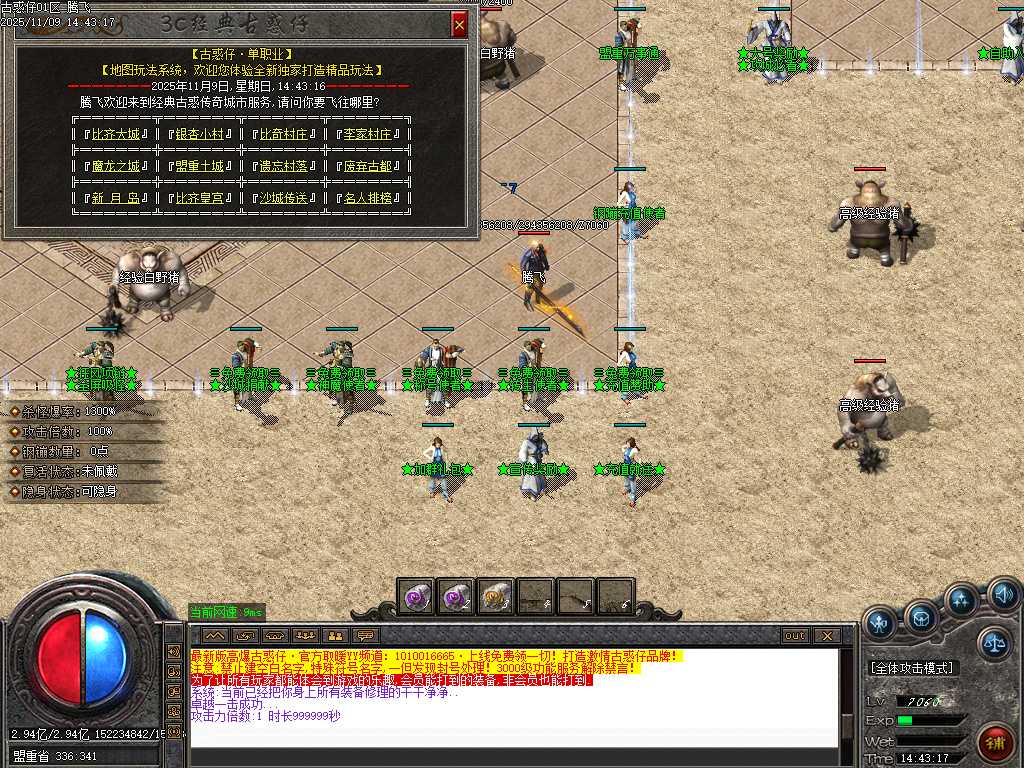This screenshot has height=768, width=1024.
Task: Open the red 铺 shop button
Action: 996,742
